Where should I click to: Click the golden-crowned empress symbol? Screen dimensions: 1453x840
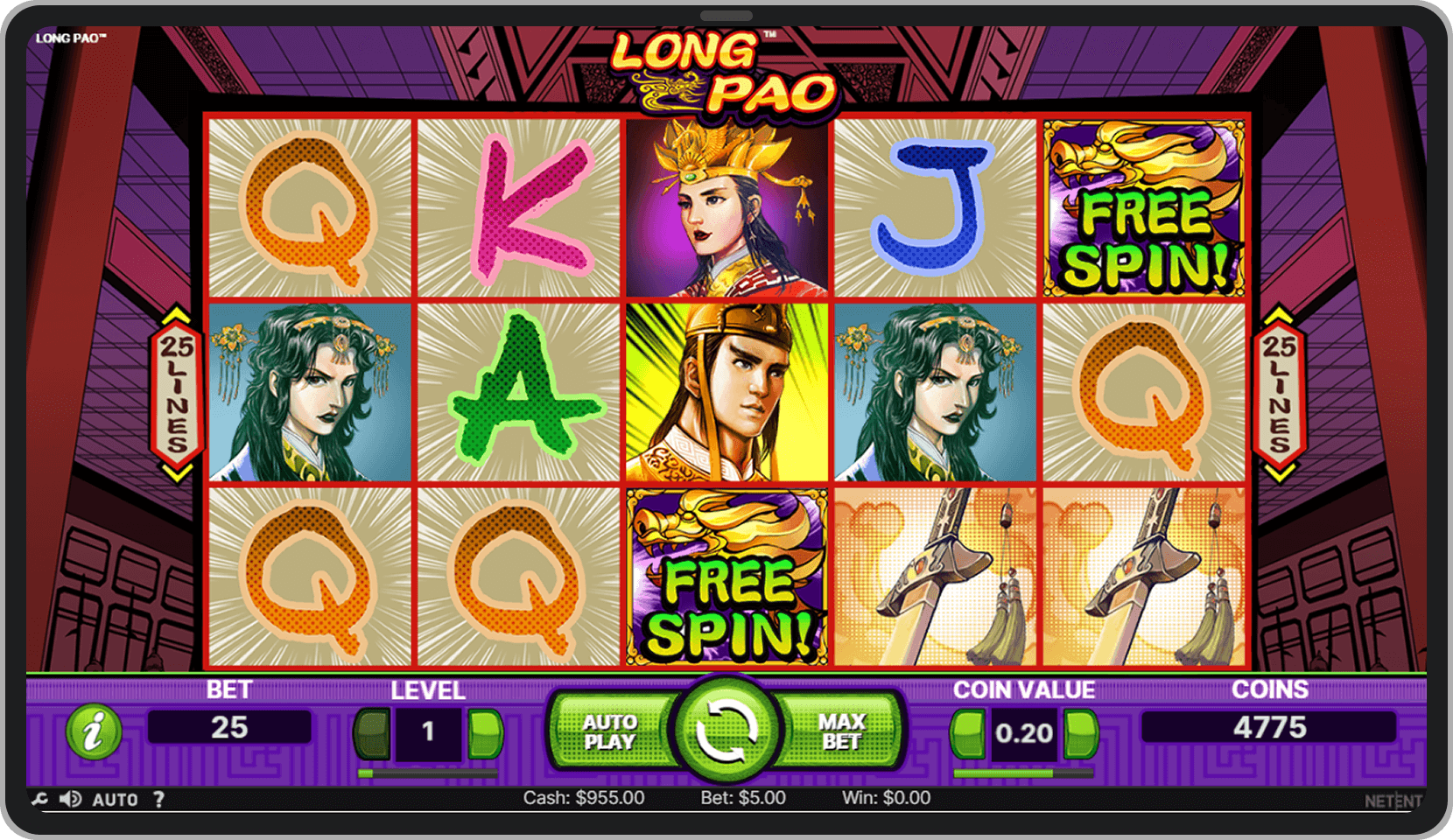click(728, 205)
